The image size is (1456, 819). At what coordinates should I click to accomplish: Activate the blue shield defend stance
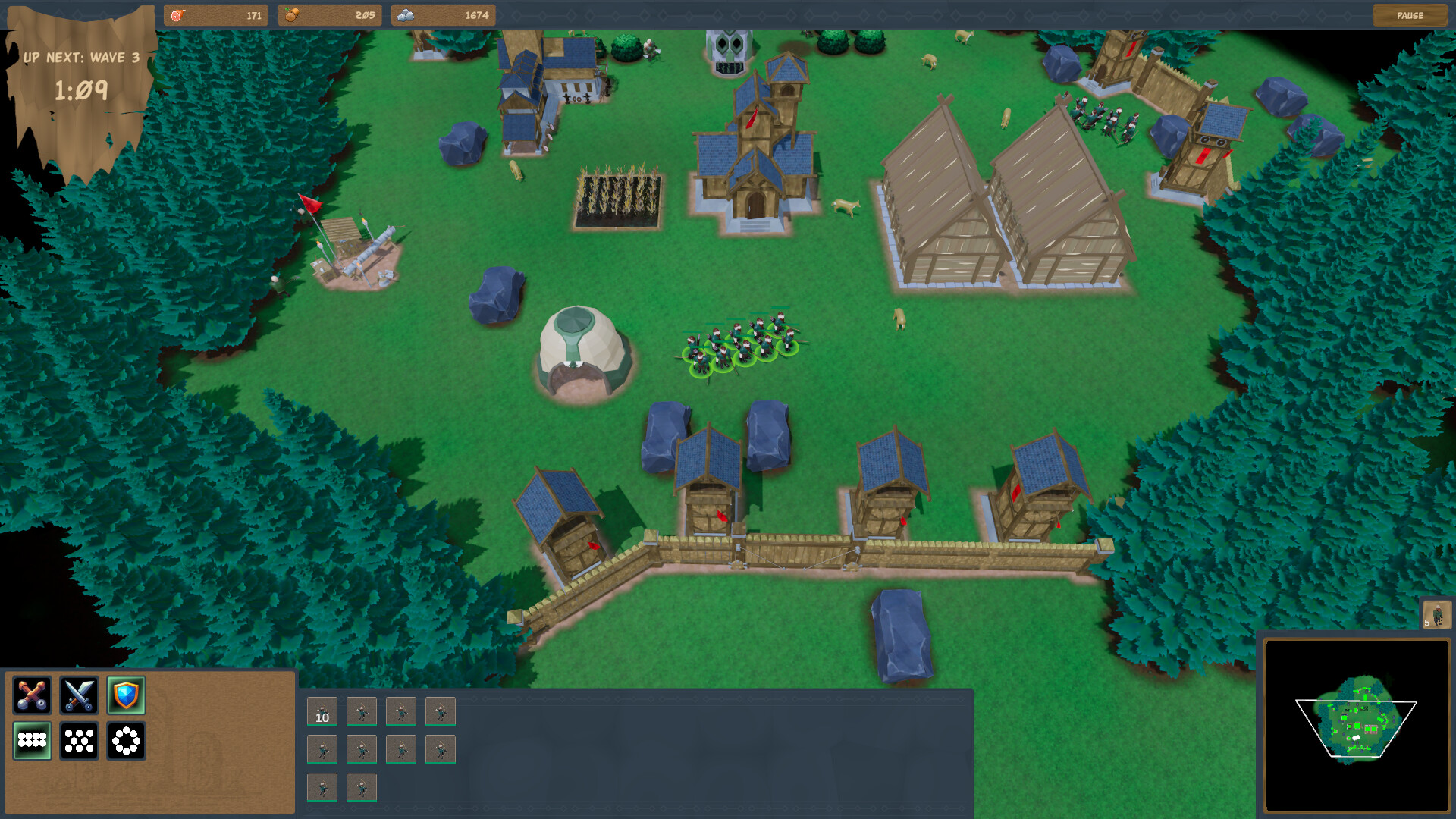coord(126,695)
